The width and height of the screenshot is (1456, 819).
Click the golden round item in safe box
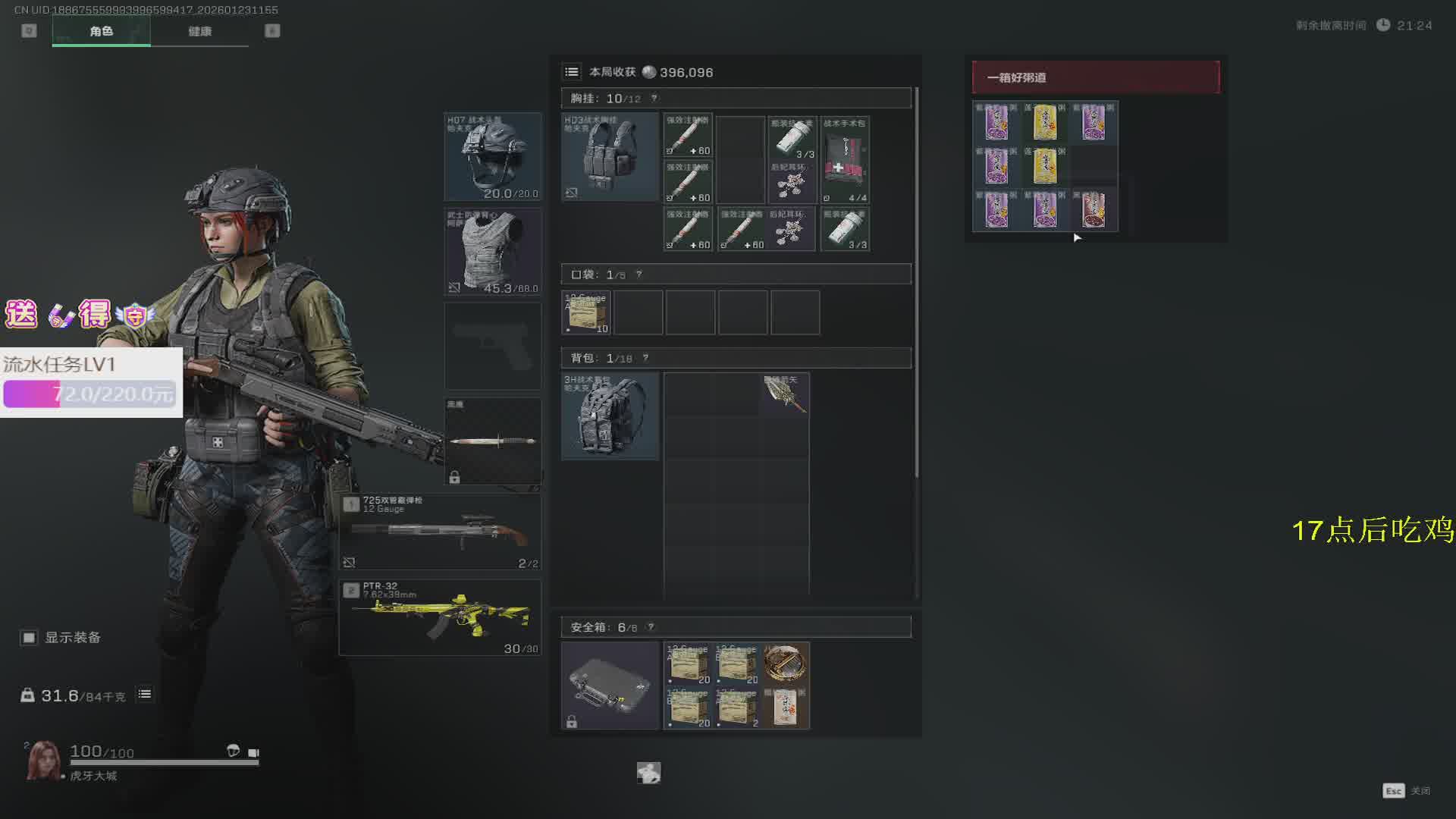786,664
